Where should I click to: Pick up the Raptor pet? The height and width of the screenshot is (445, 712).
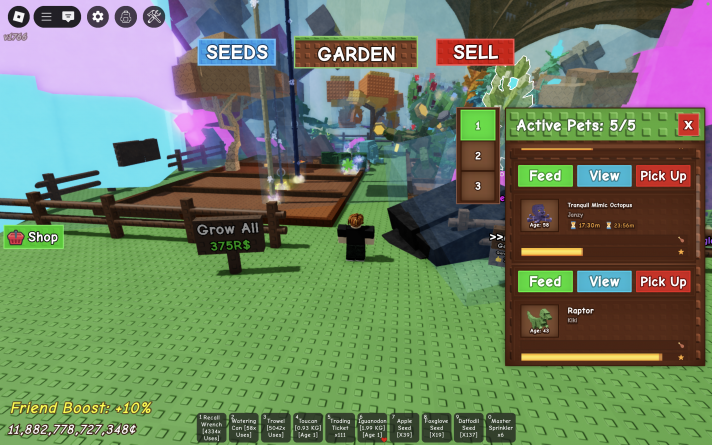pyautogui.click(x=663, y=282)
